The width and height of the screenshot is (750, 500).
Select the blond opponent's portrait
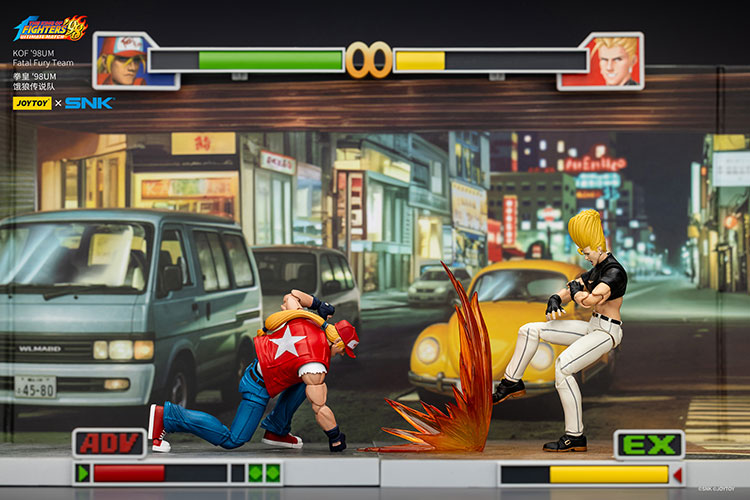(604, 60)
